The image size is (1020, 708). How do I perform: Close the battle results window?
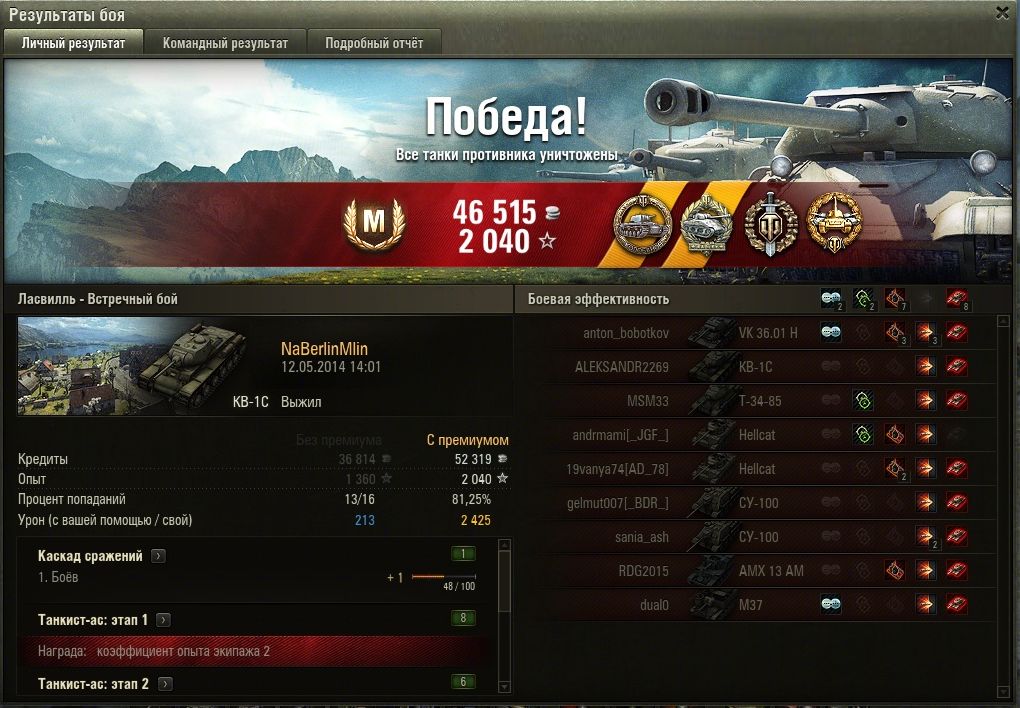1002,12
